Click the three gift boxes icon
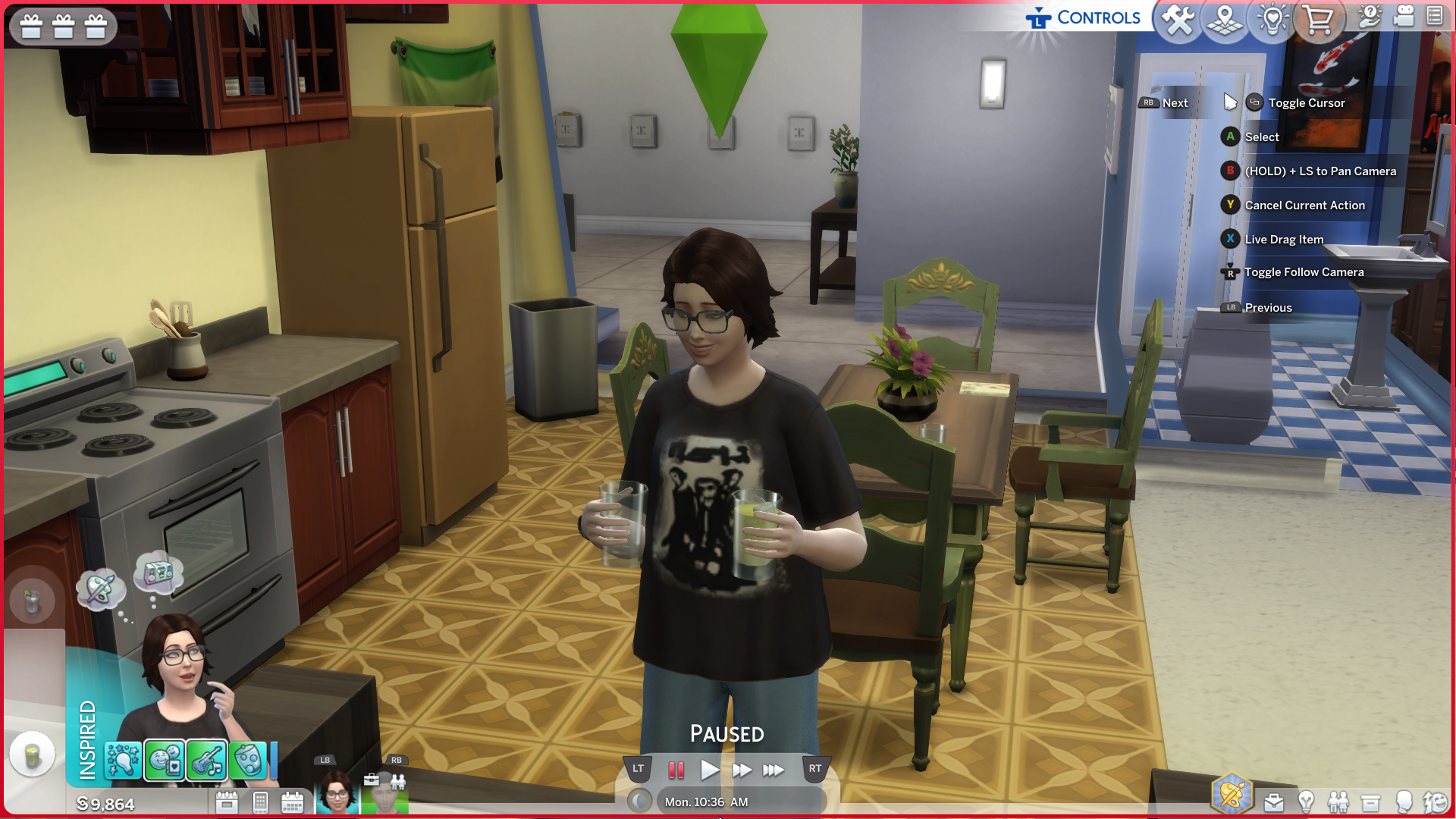Image resolution: width=1456 pixels, height=819 pixels. point(64,27)
